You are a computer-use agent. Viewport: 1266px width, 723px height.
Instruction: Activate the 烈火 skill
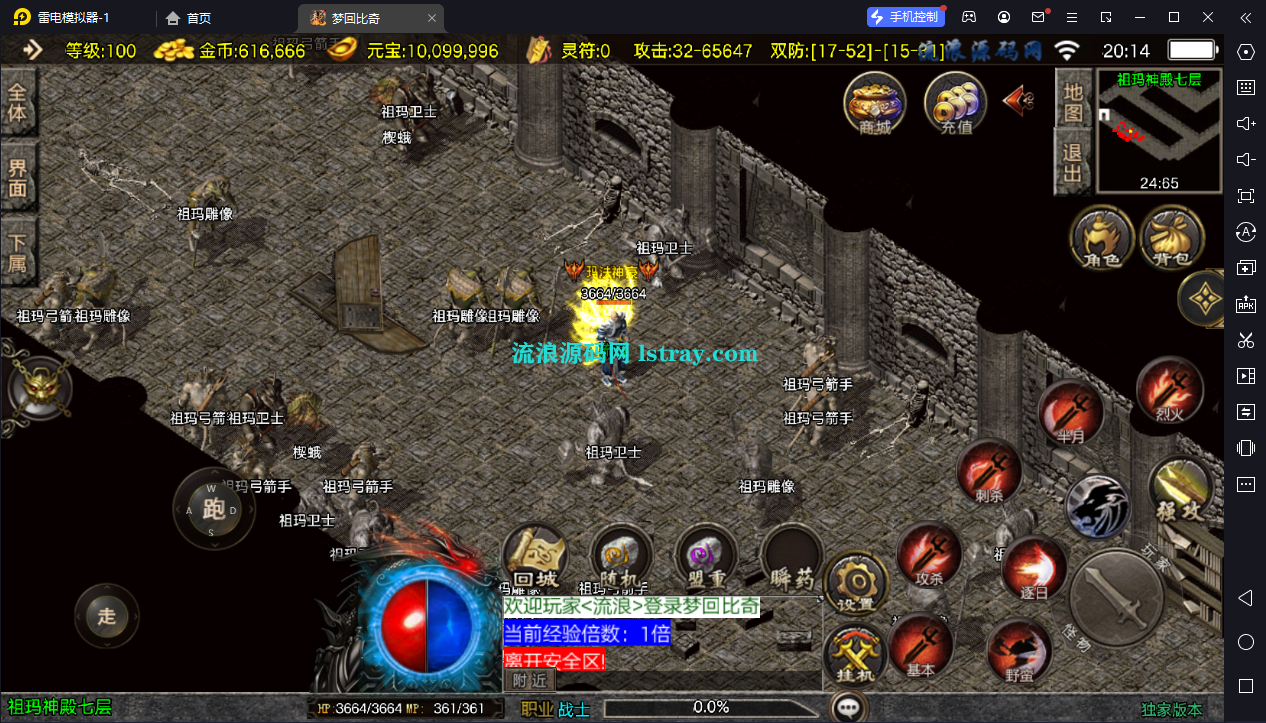[1169, 390]
